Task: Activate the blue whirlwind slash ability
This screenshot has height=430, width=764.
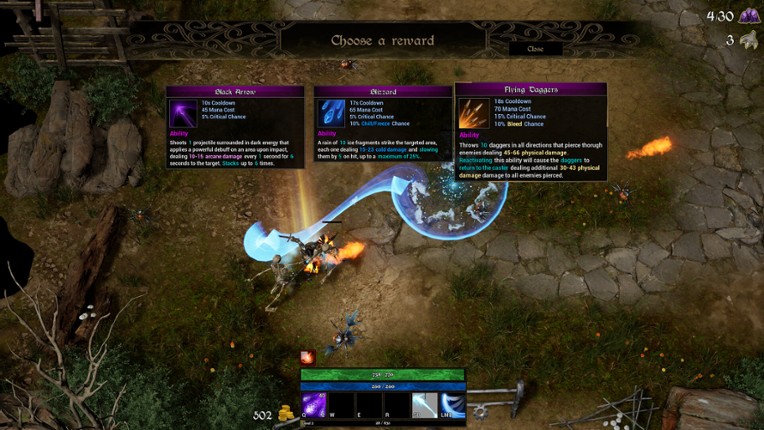Action: [452, 404]
